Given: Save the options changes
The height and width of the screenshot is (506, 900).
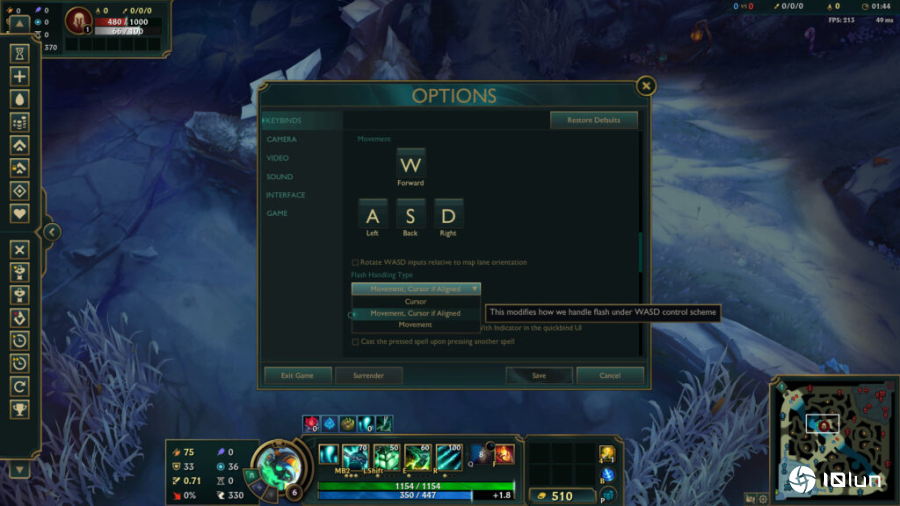Looking at the screenshot, I should coord(539,375).
